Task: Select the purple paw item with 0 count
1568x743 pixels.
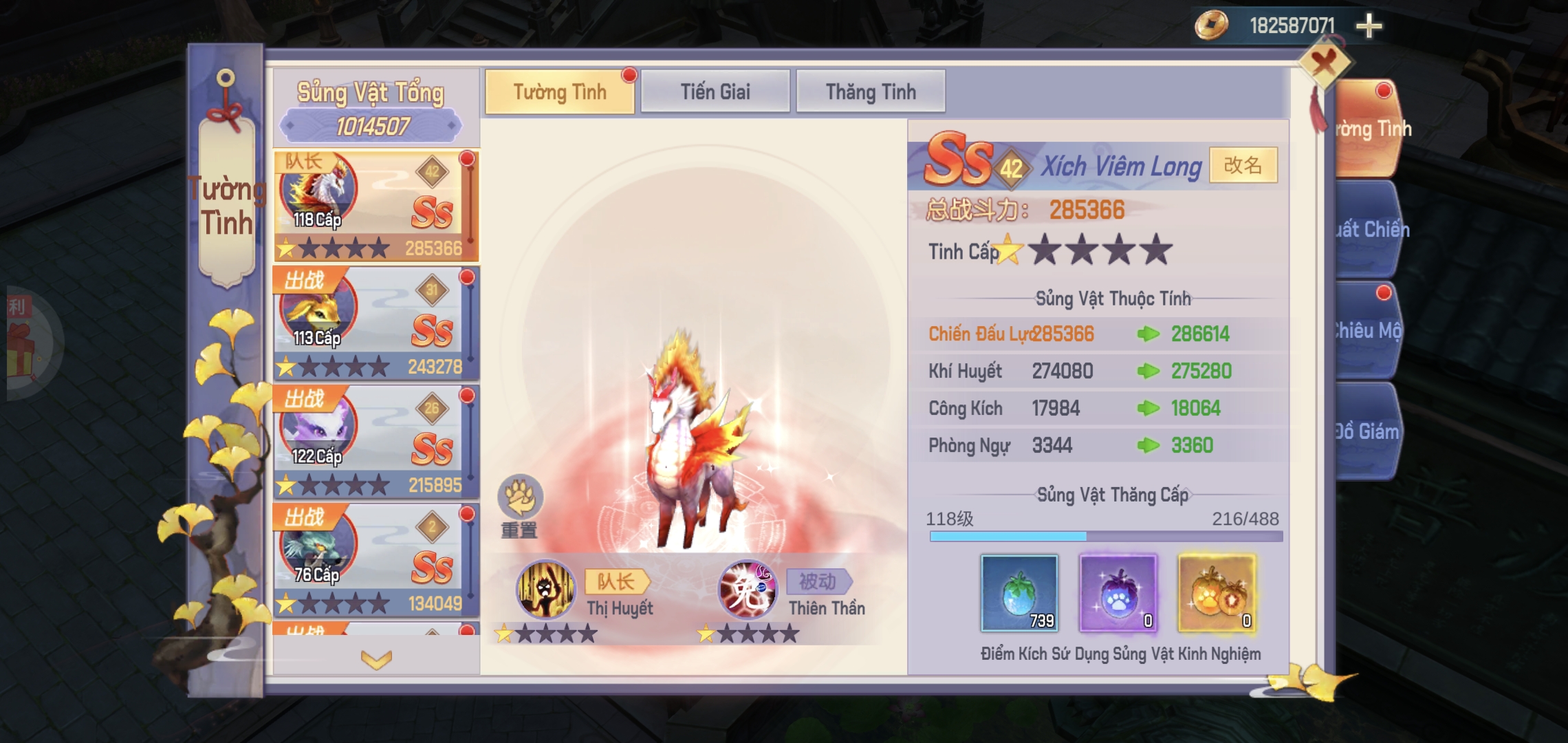Action: coord(1118,593)
